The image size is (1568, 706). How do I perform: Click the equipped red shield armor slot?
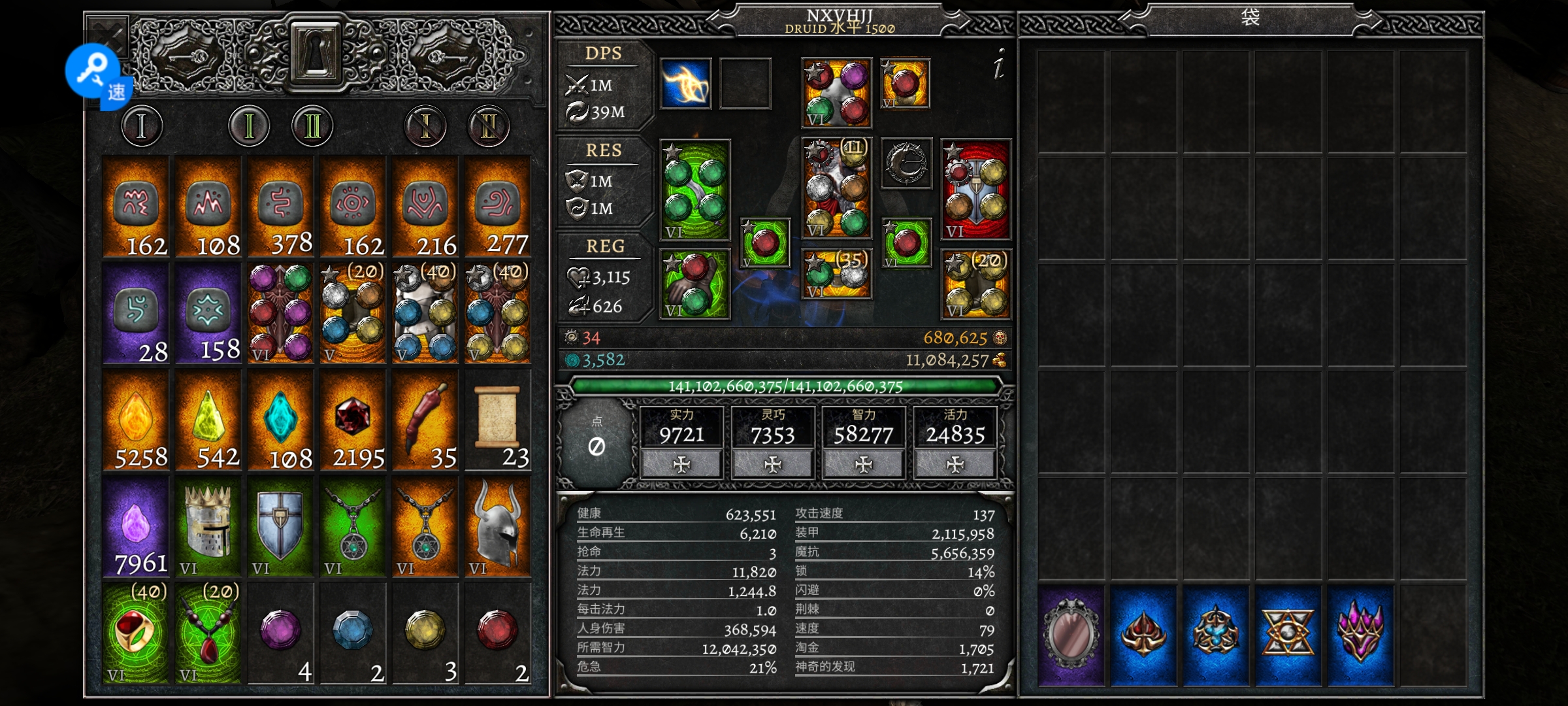(x=975, y=190)
